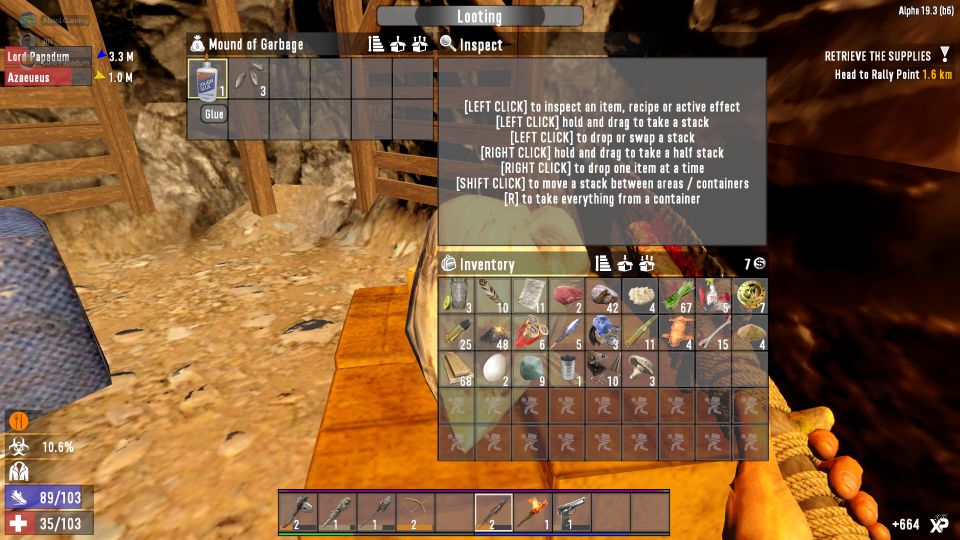This screenshot has height=540, width=960.
Task: Choose the green plant fibers stack of 67
Action: point(677,296)
